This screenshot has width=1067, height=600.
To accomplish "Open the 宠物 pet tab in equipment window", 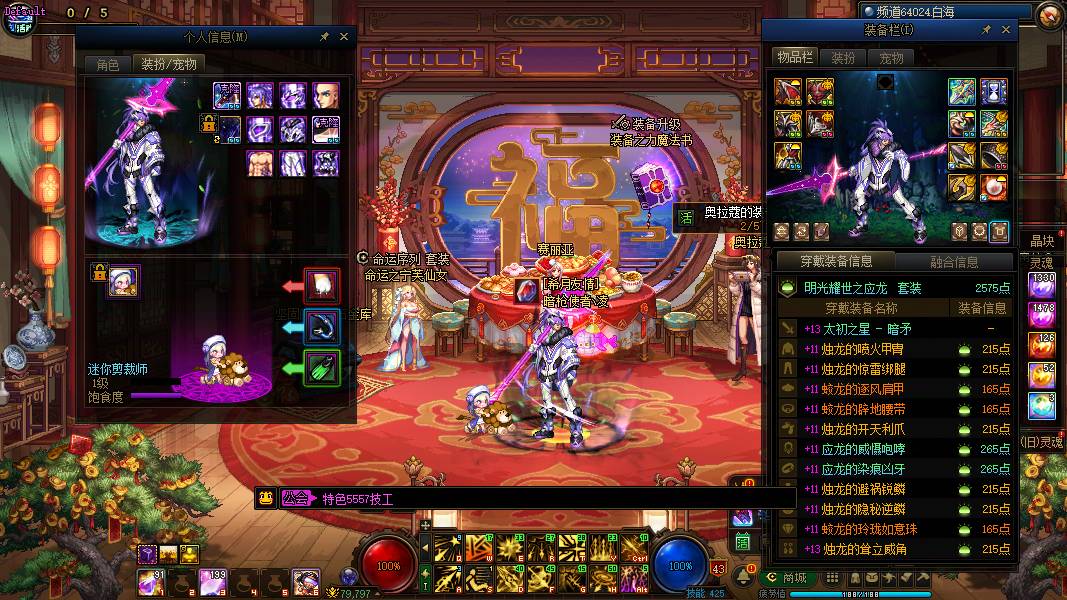I will [x=891, y=58].
